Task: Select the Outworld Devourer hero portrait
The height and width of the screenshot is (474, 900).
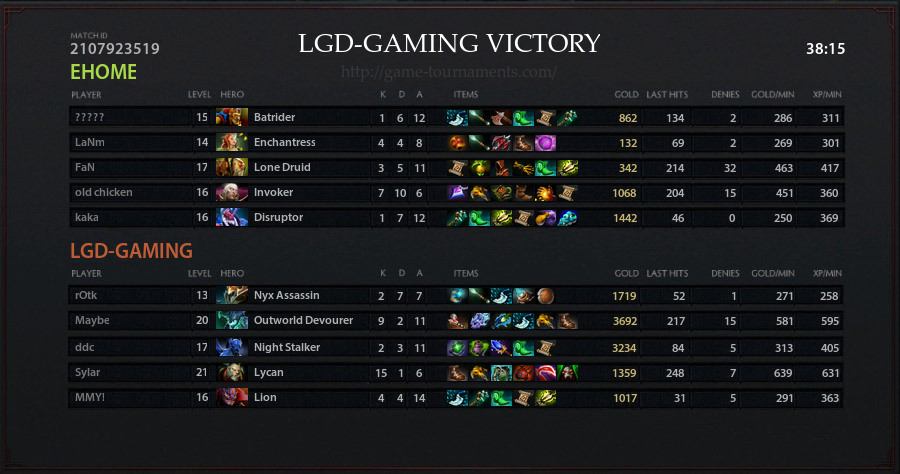Action: tap(232, 320)
